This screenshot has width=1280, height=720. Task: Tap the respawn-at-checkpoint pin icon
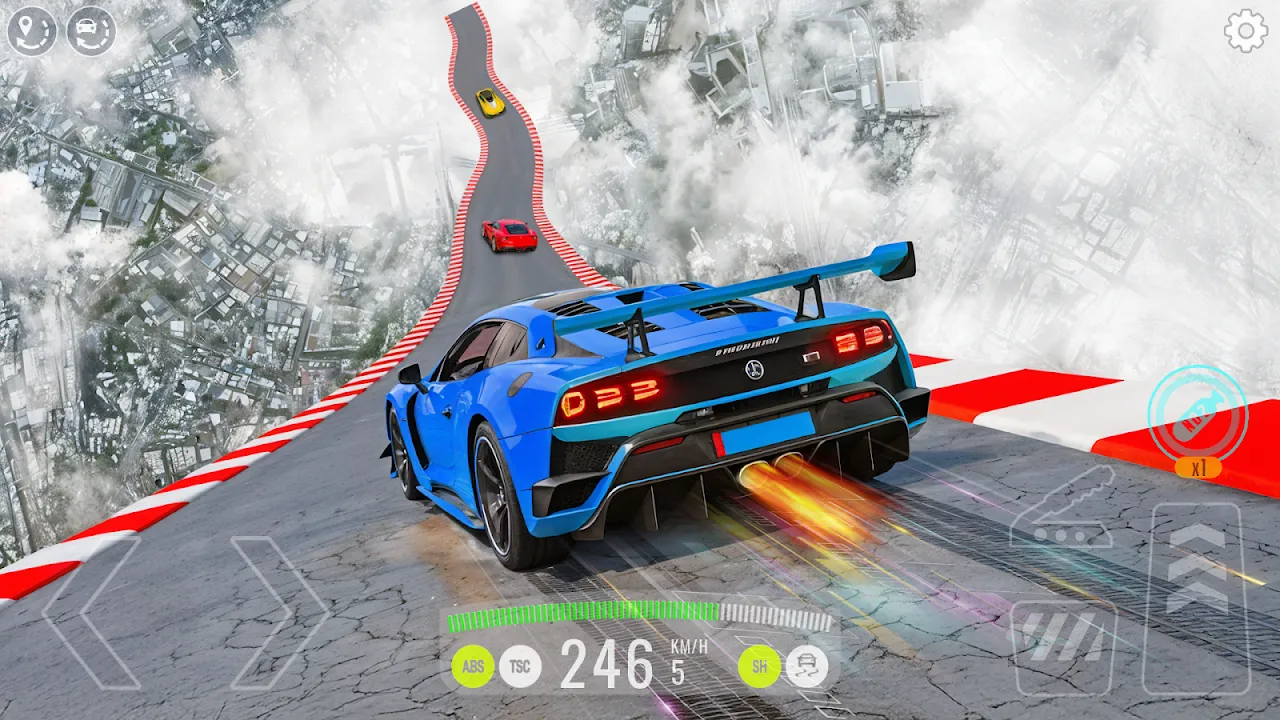tap(32, 31)
